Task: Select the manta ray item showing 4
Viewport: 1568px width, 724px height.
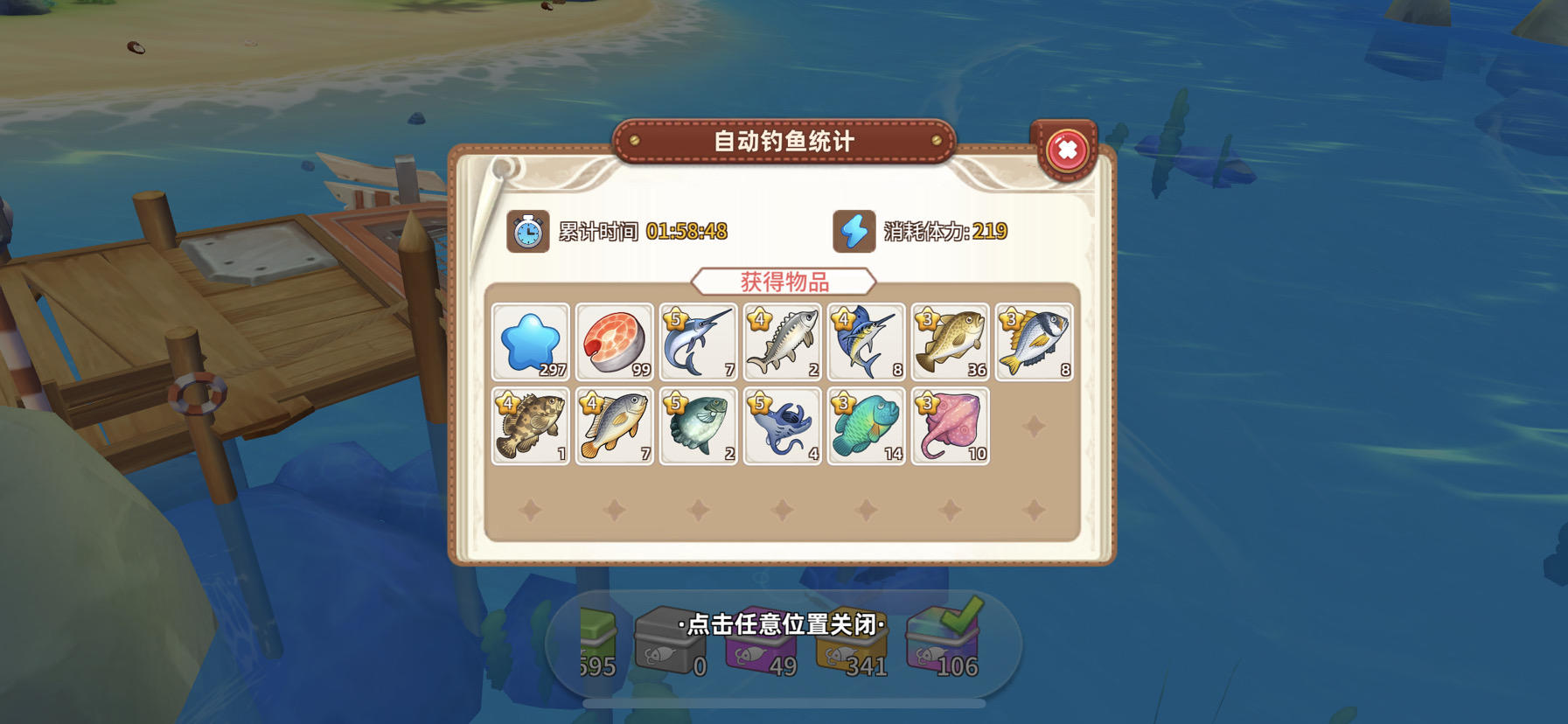Action: [782, 427]
